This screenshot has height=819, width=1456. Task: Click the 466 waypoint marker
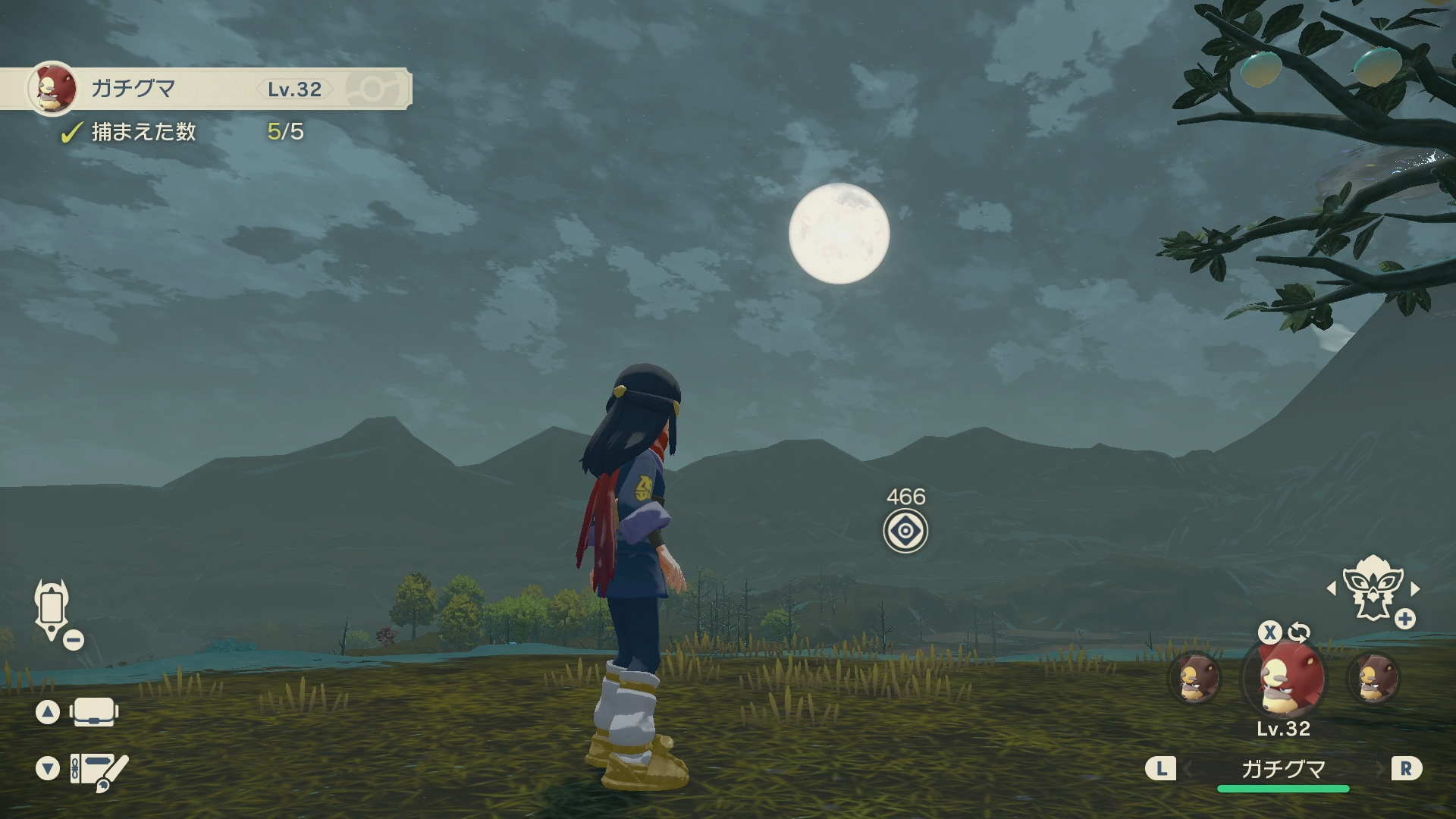tap(905, 531)
